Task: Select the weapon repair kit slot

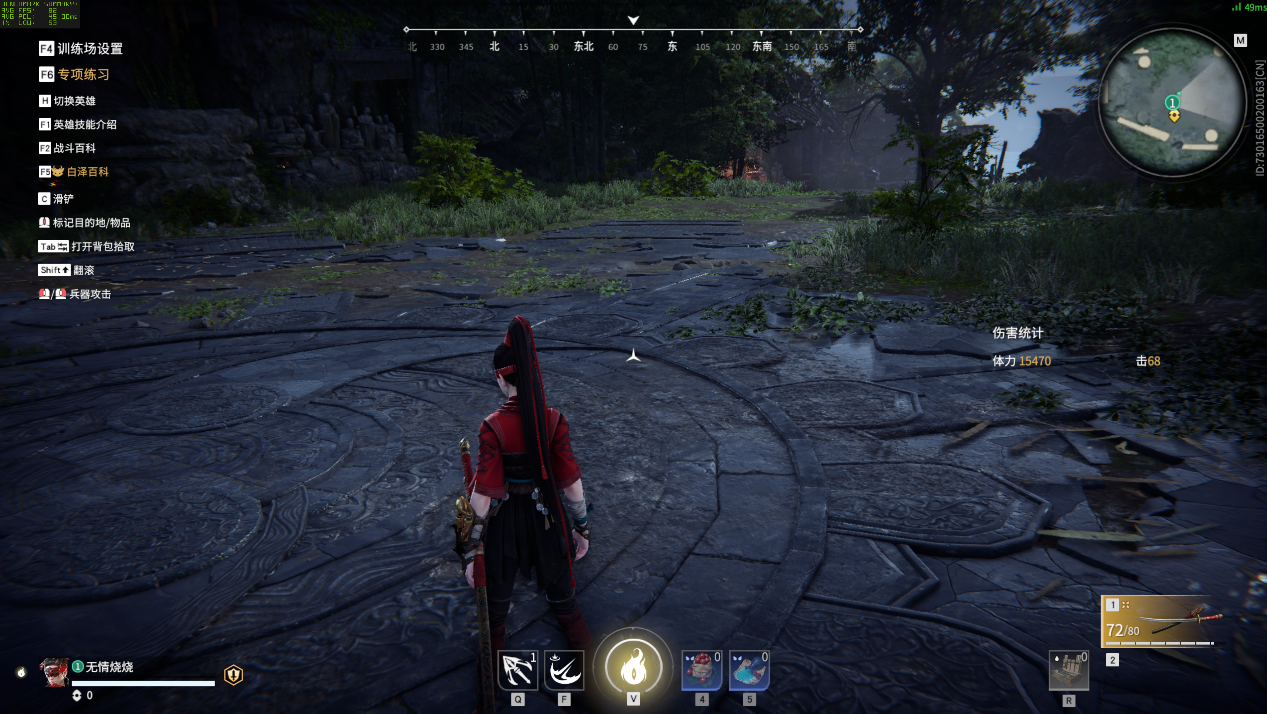Action: tap(1068, 670)
